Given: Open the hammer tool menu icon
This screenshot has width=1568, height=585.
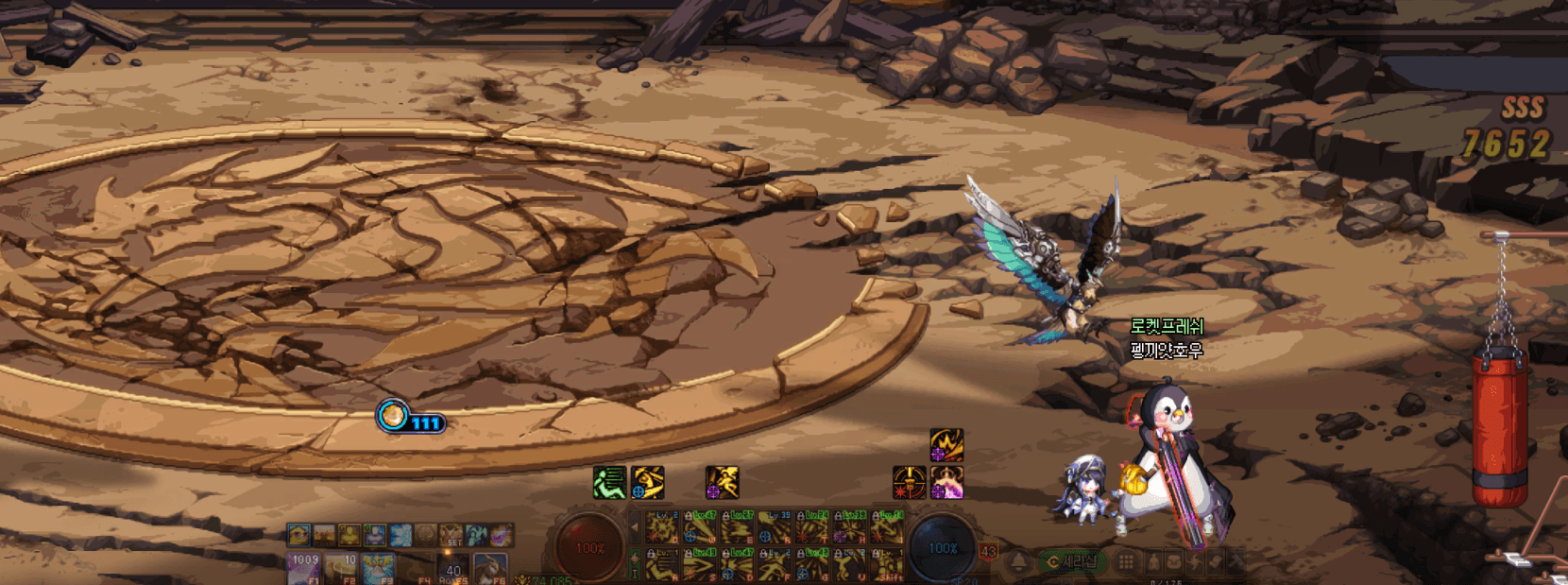Looking at the screenshot, I should tap(1236, 562).
